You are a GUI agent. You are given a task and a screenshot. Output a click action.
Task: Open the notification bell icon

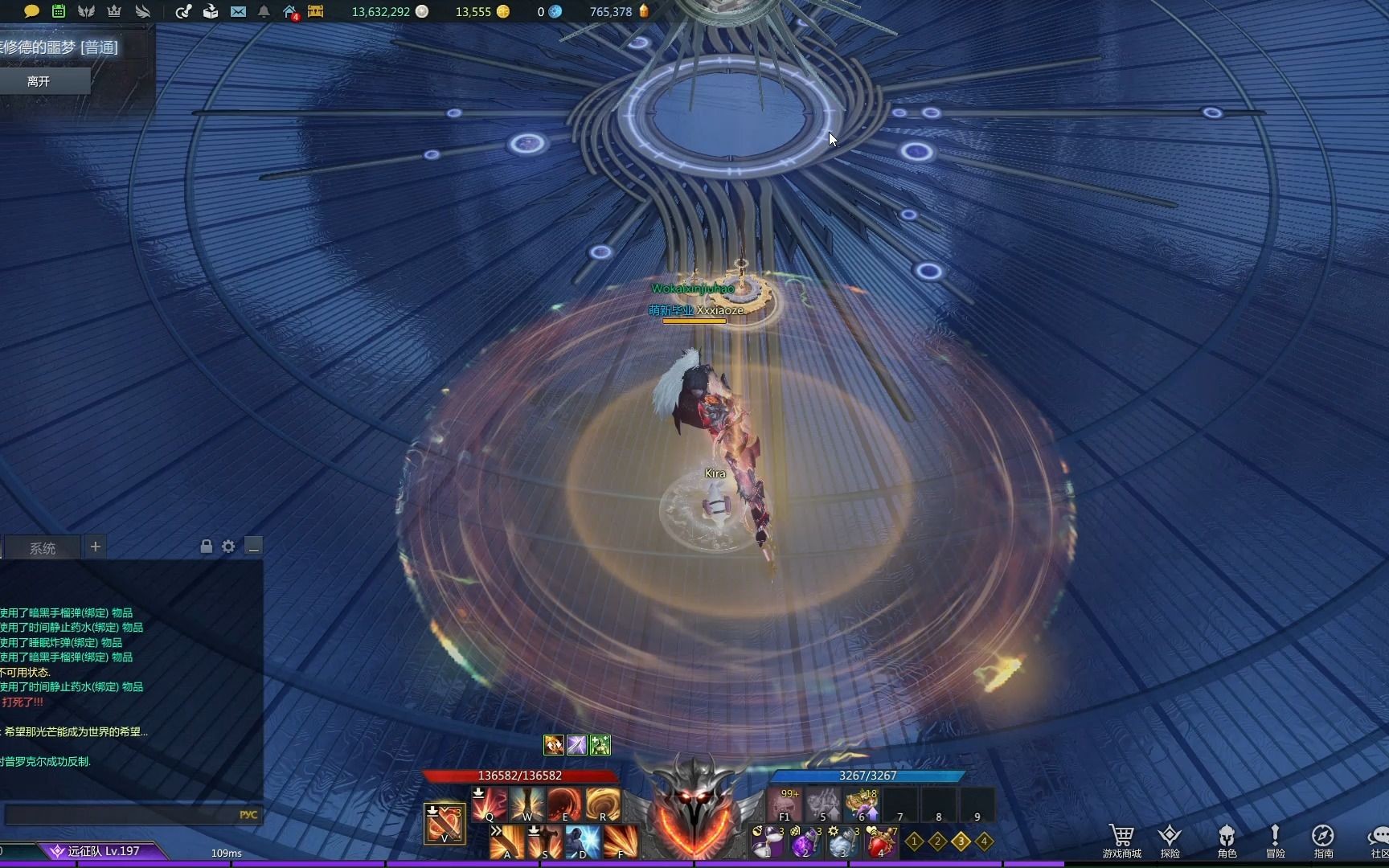point(264,11)
